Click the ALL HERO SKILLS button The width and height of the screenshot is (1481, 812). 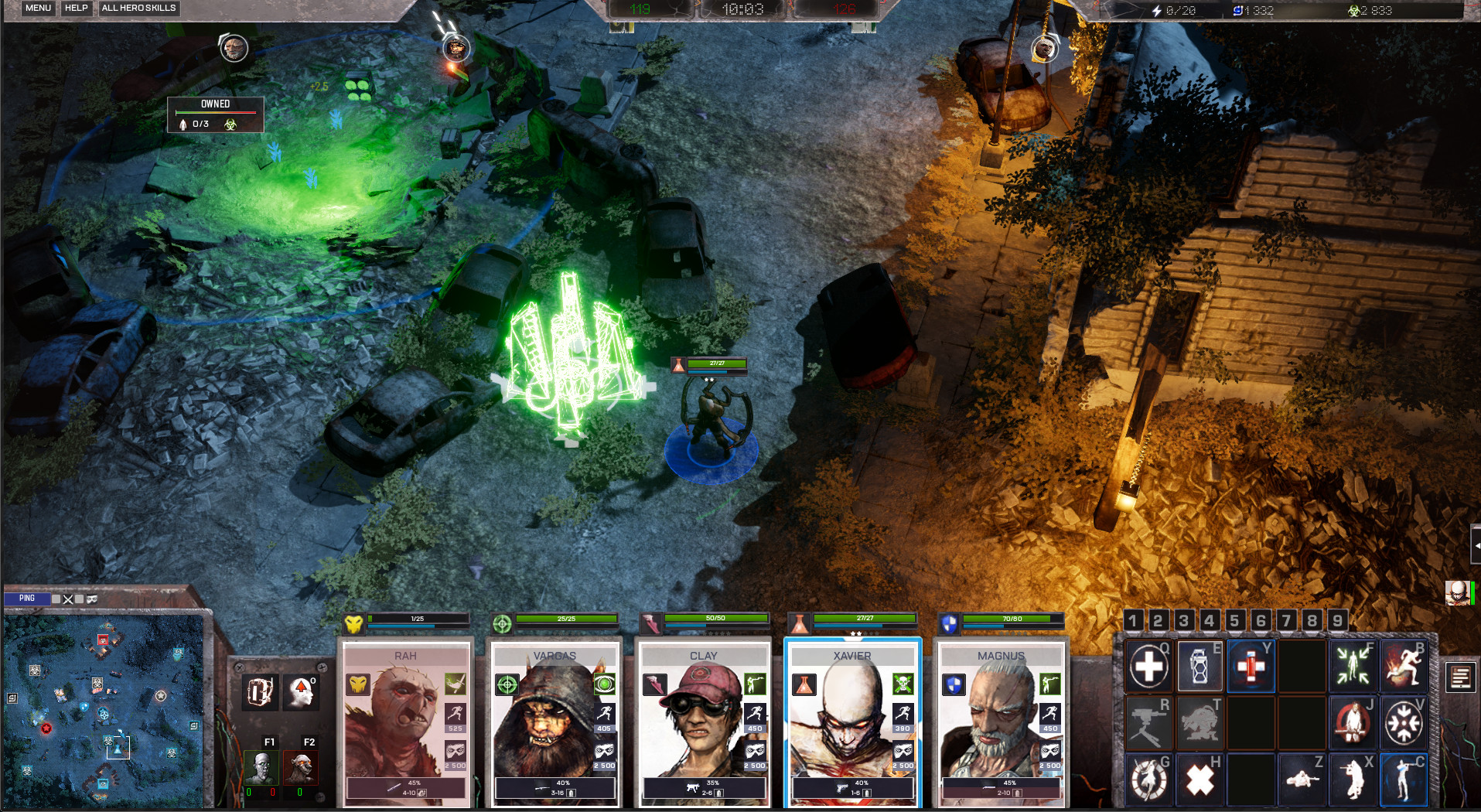138,8
